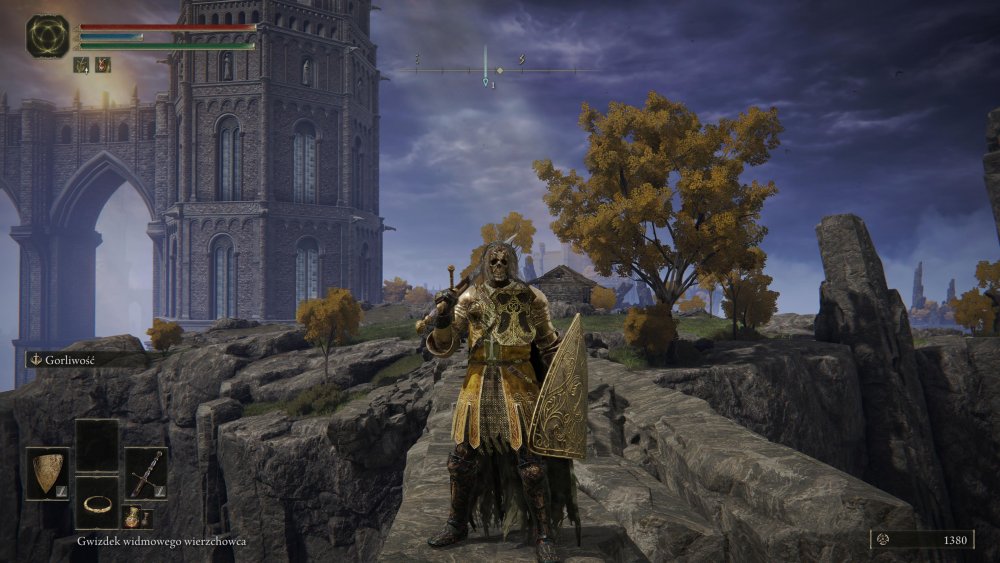Select the golden shield left-hand slot

pyautogui.click(x=47, y=473)
